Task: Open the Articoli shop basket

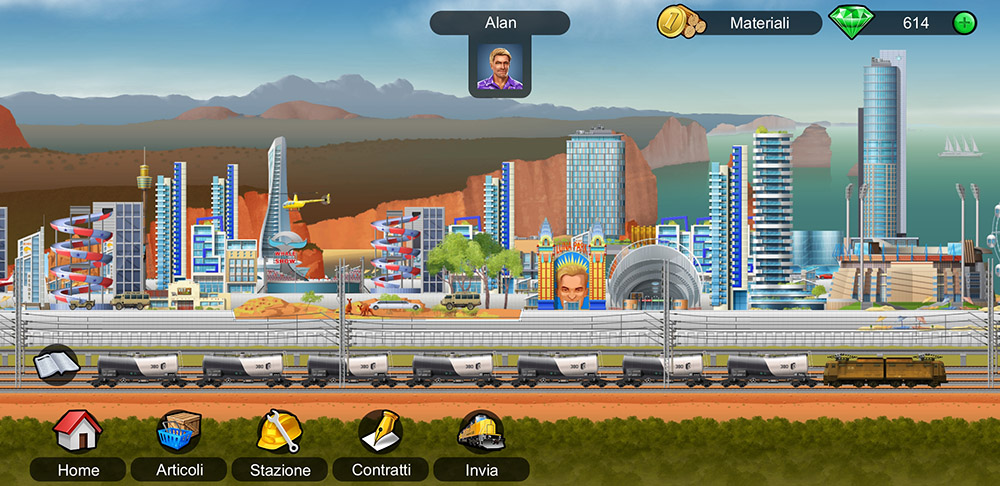Action: tap(180, 431)
